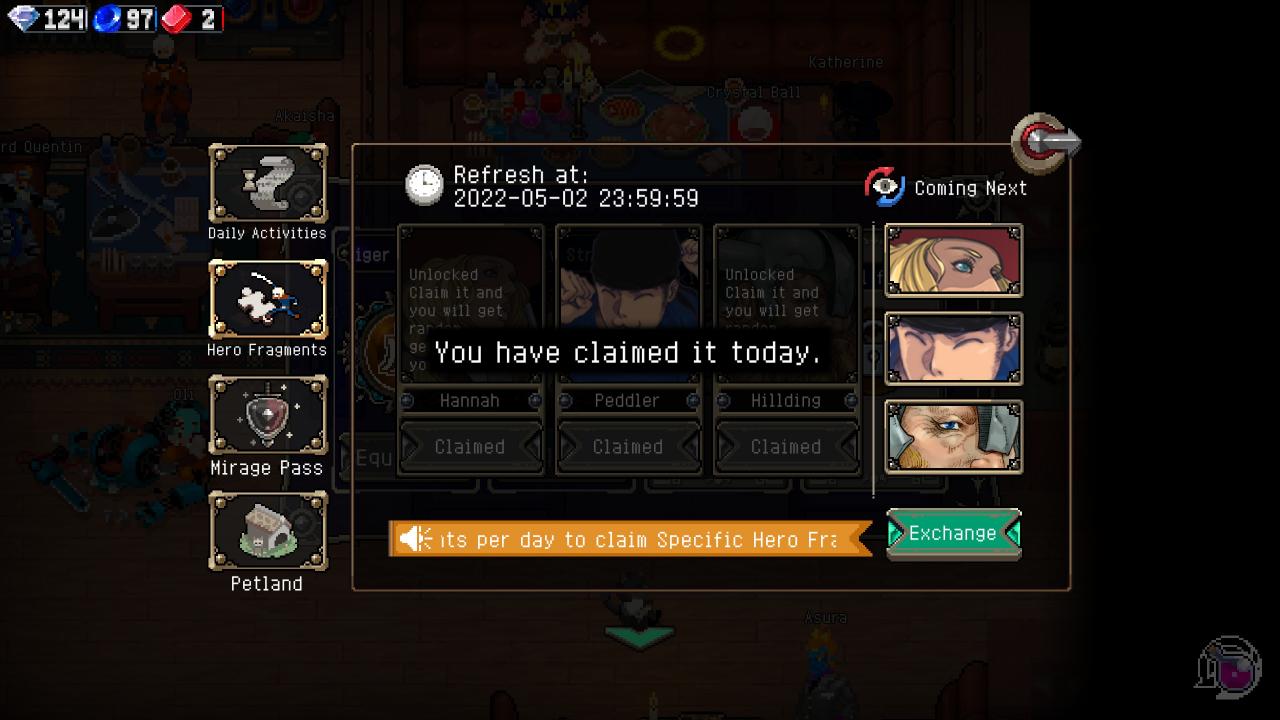Image resolution: width=1280 pixels, height=720 pixels.
Task: Select the blonde woman Coming Next portrait
Action: coord(953,260)
